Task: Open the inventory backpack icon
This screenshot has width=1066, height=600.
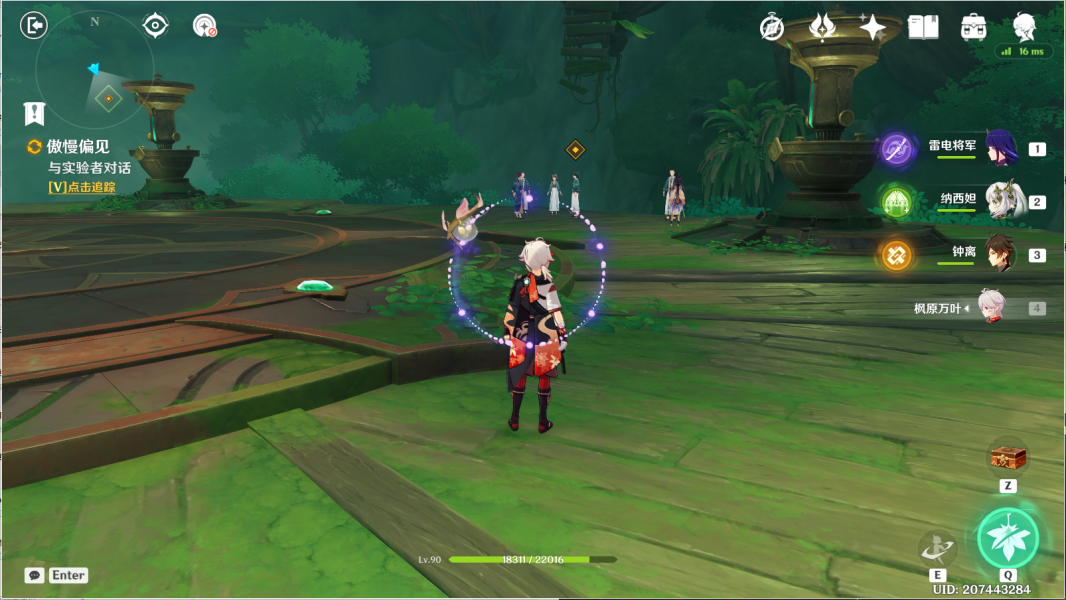Action: 973,27
